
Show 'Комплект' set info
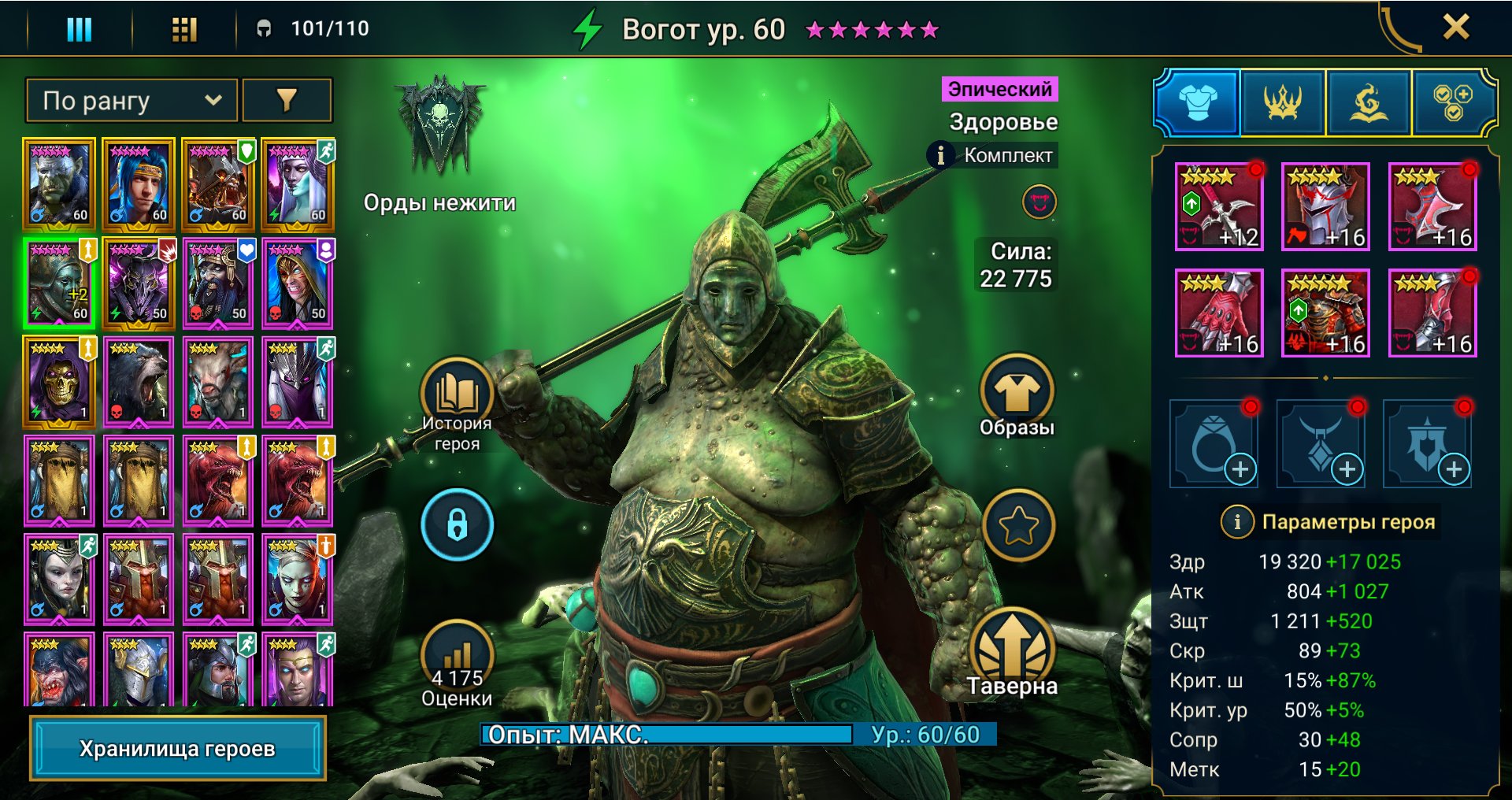940,155
